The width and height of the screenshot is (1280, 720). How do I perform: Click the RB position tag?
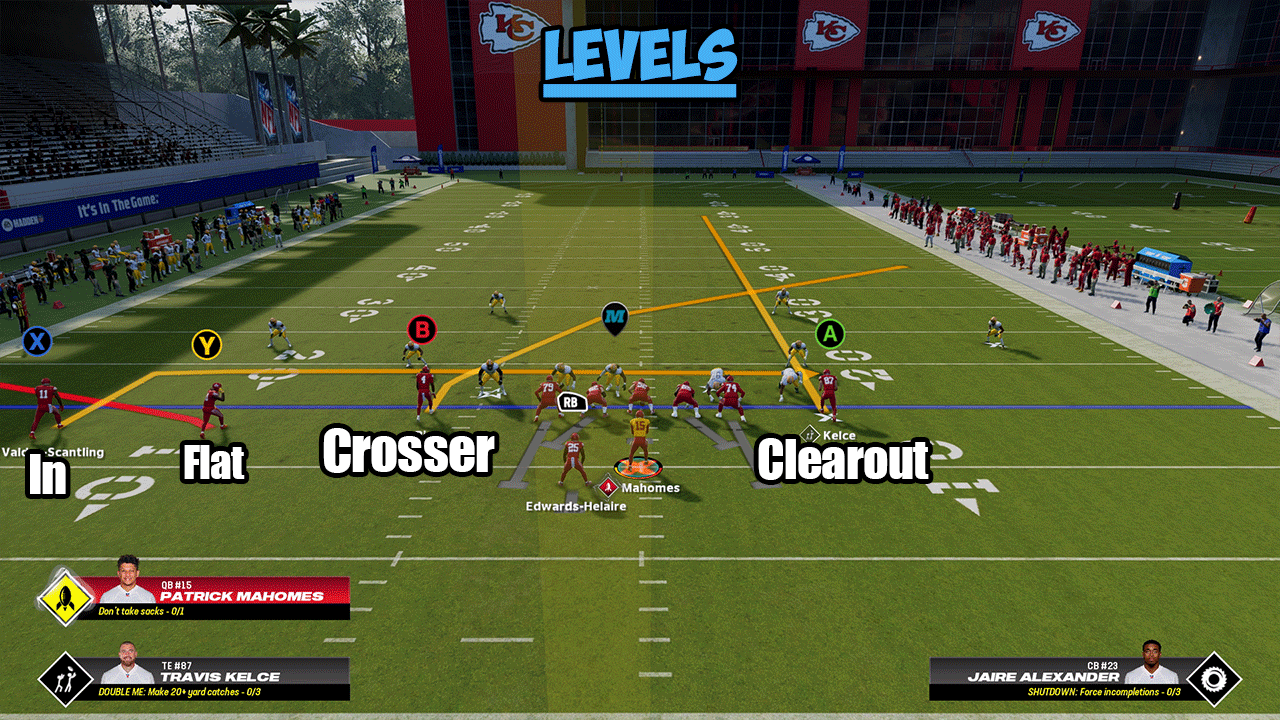pos(572,402)
